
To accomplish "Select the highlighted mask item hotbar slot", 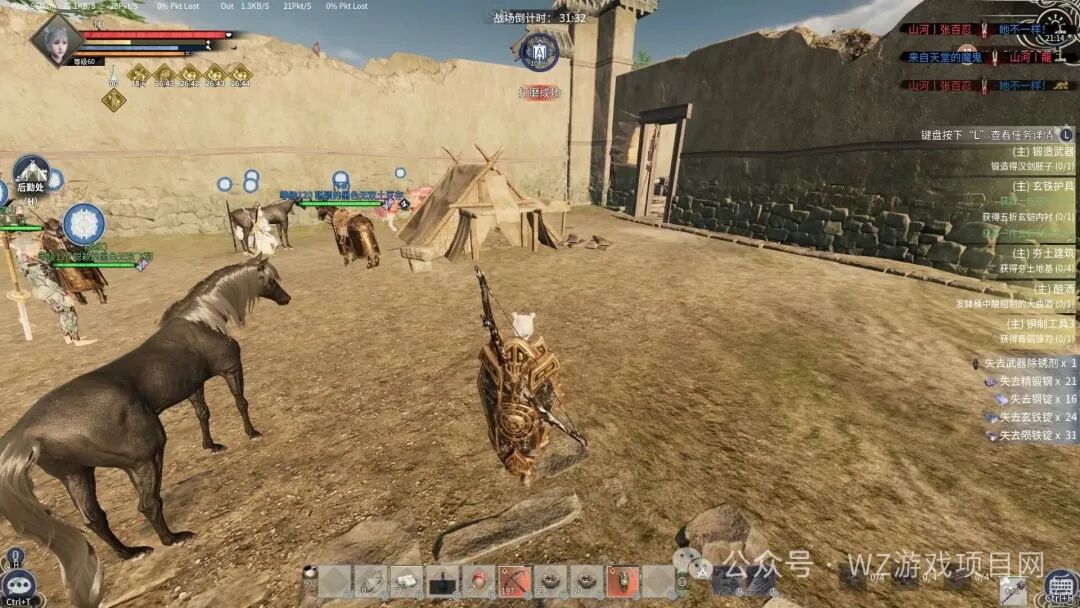I will (622, 581).
